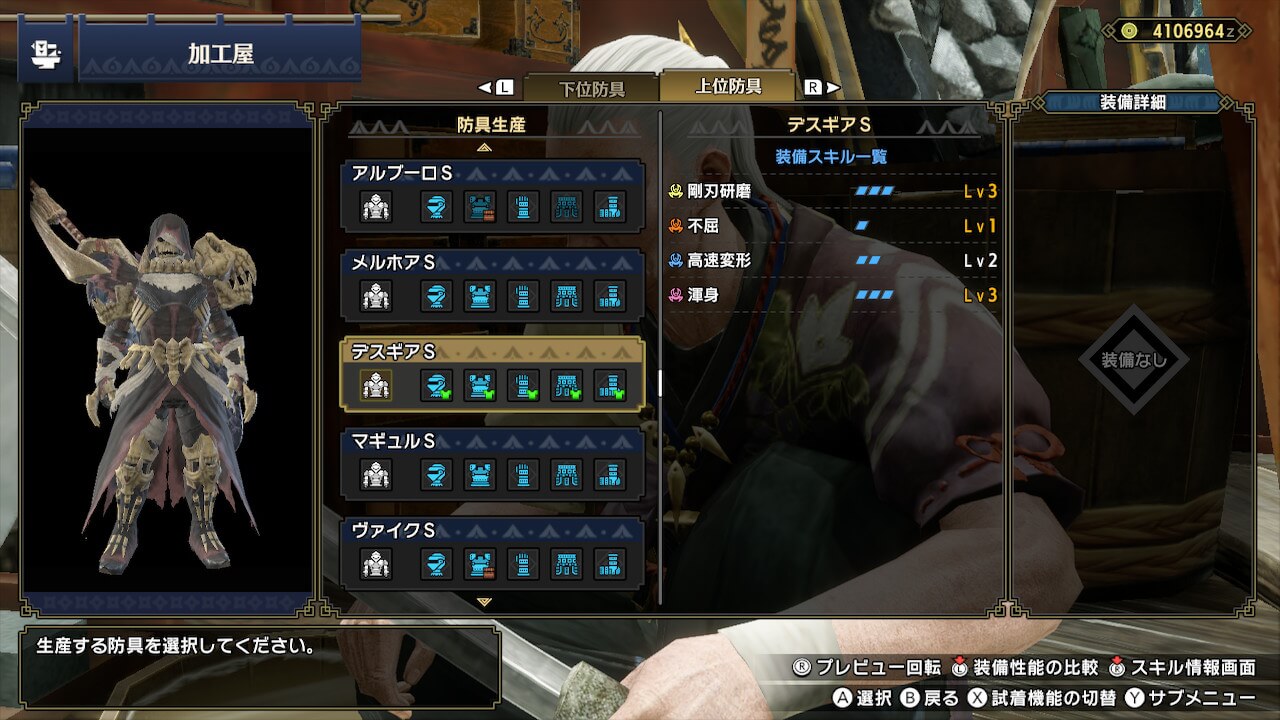Pick the メルホアS chest armor piece

[x=479, y=296]
